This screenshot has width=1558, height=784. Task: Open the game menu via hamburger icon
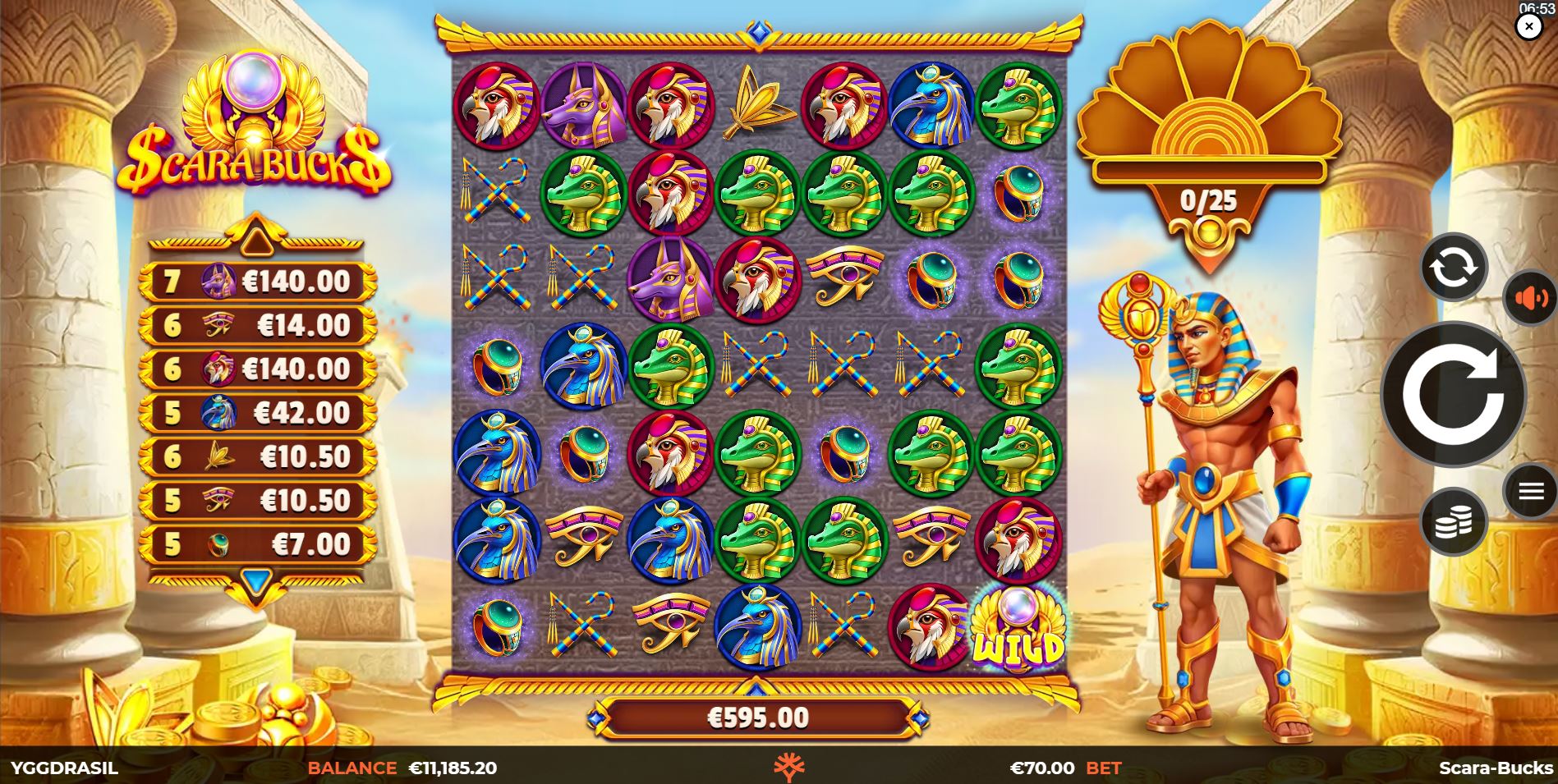pyautogui.click(x=1530, y=493)
